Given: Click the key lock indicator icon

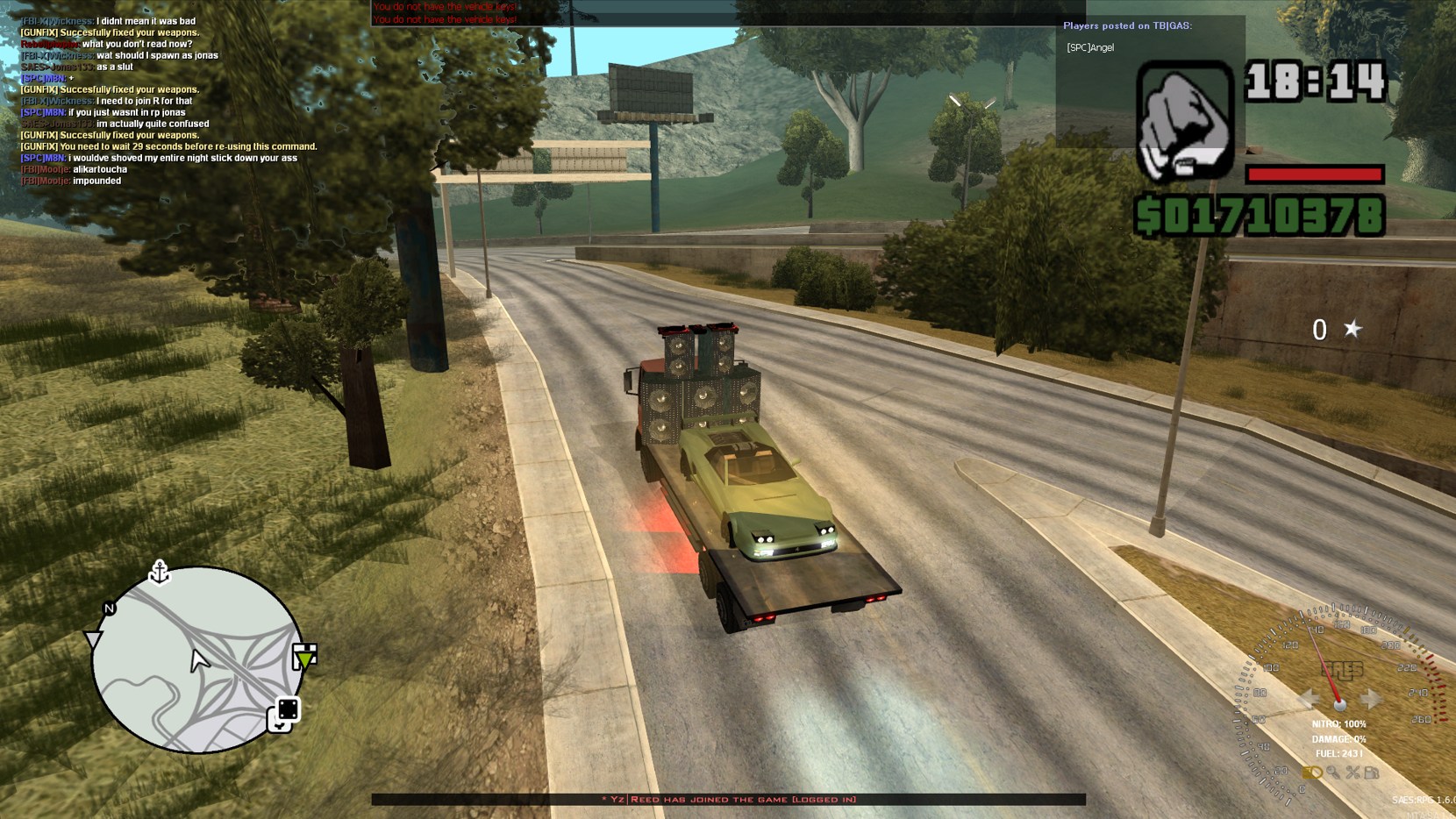Looking at the screenshot, I should [x=1333, y=773].
